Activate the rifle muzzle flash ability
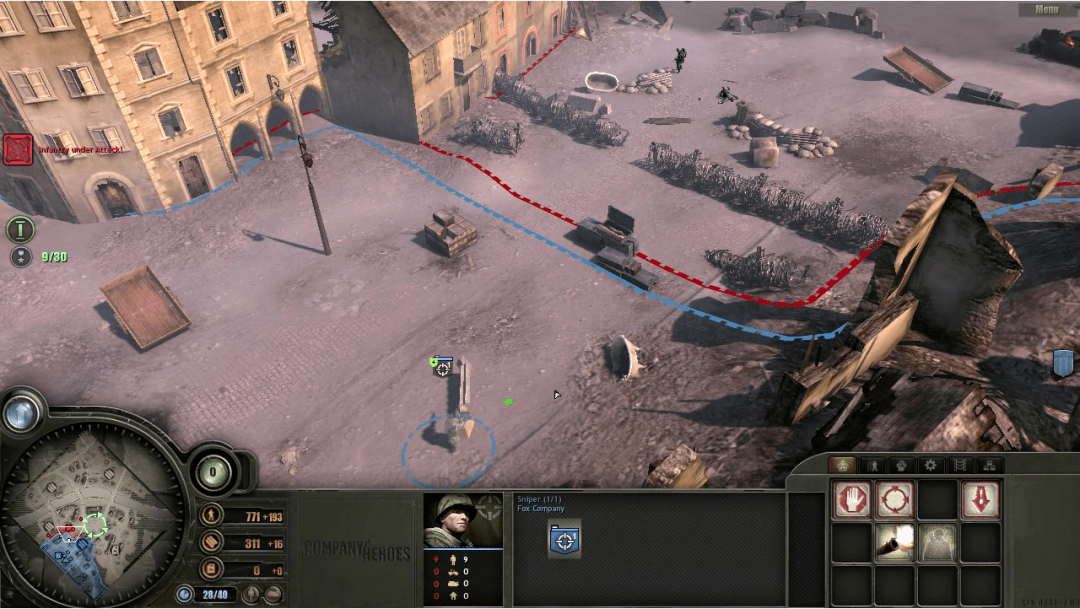The width and height of the screenshot is (1080, 609). [x=894, y=542]
